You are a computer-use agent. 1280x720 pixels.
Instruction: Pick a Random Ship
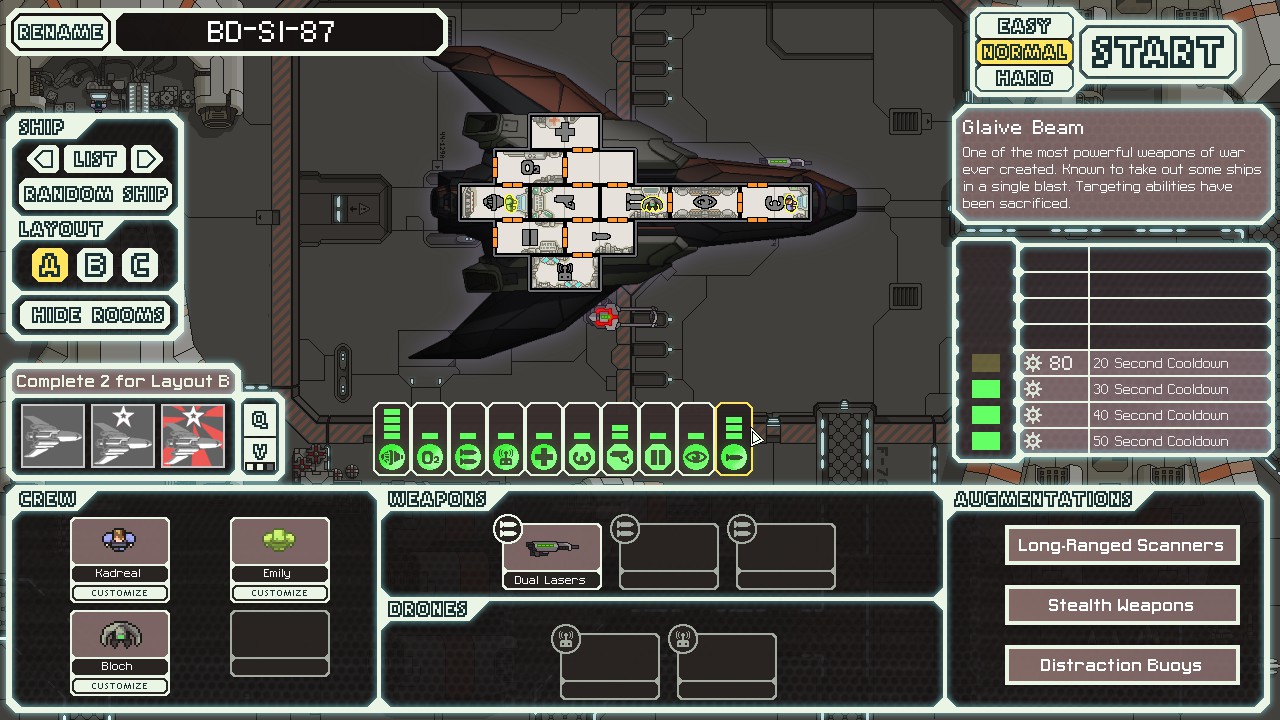coord(96,194)
